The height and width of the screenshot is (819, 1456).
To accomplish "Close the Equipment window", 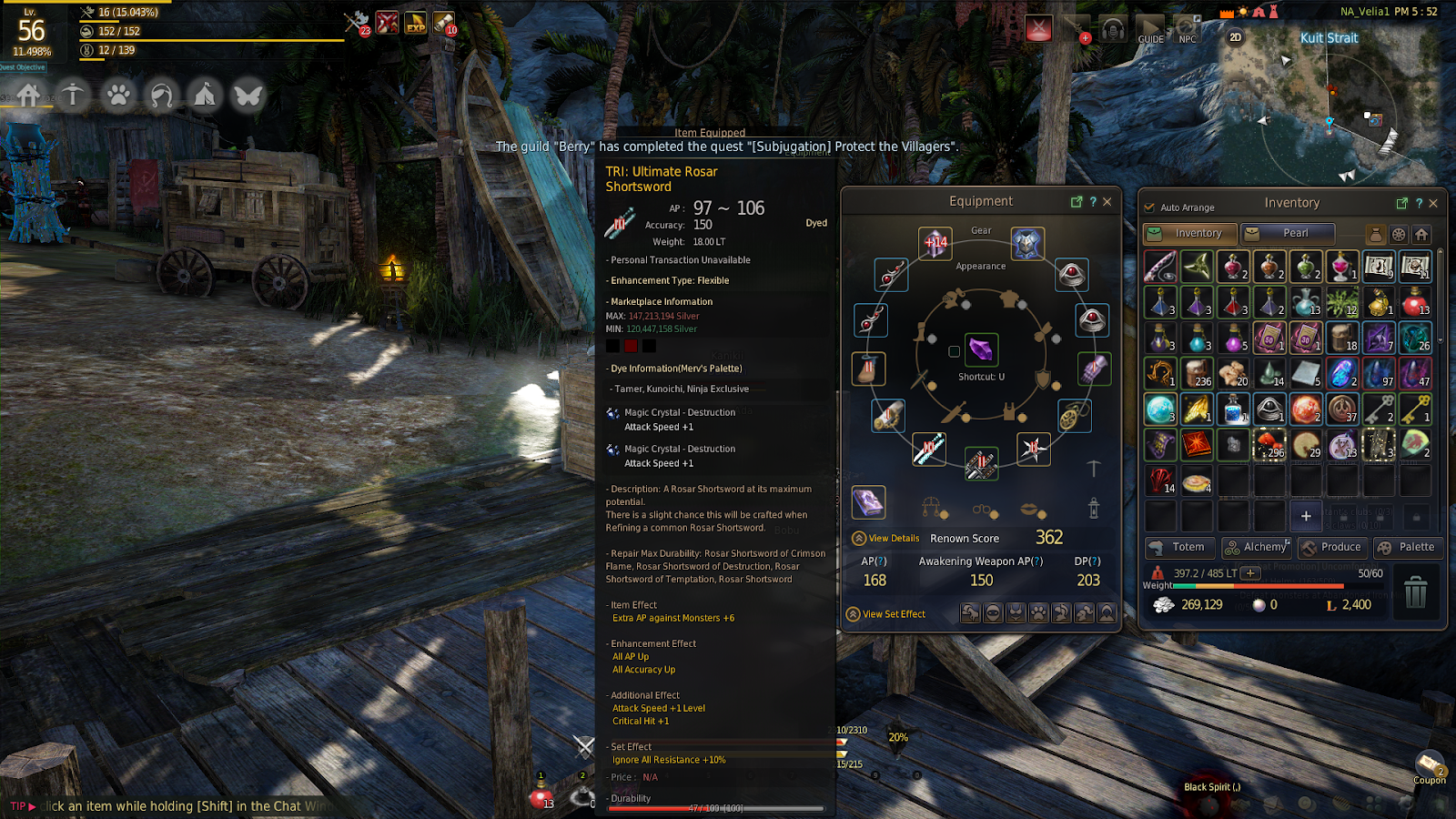I will (x=1107, y=202).
